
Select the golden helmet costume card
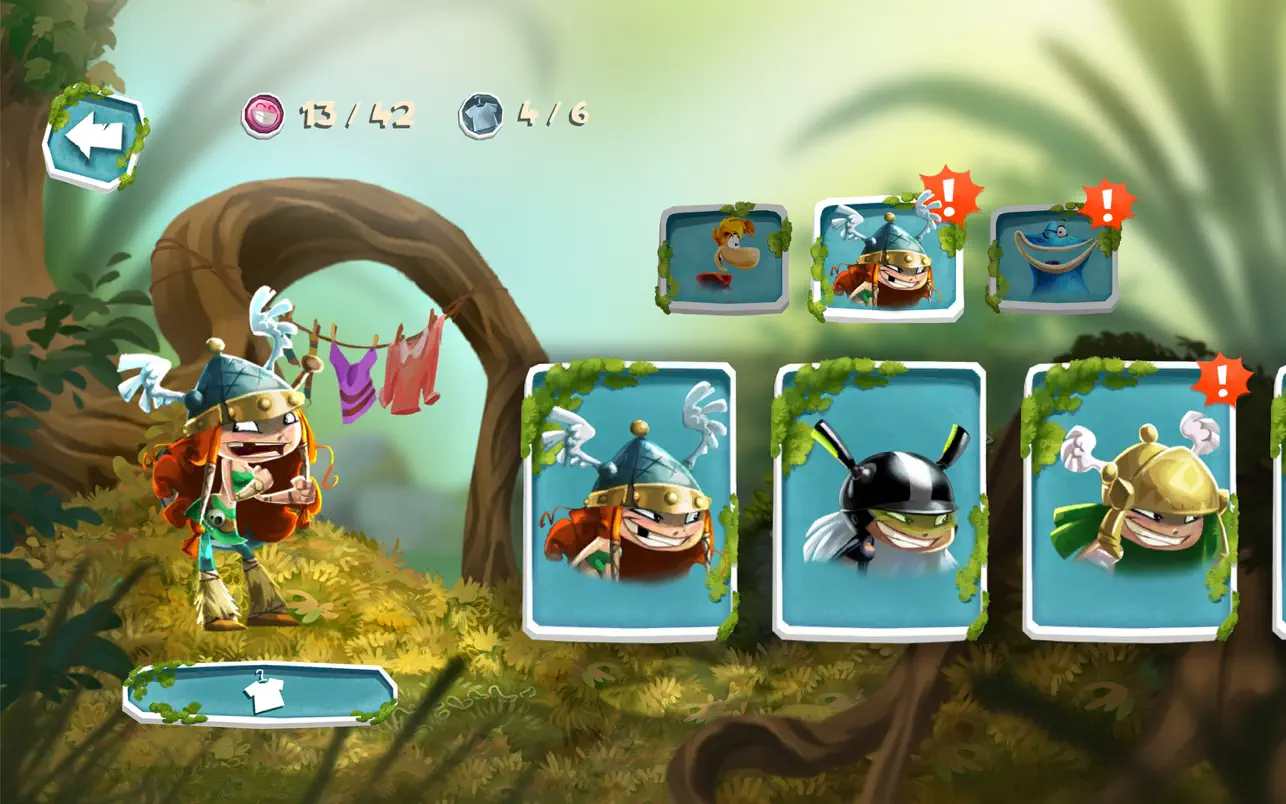coord(1130,500)
